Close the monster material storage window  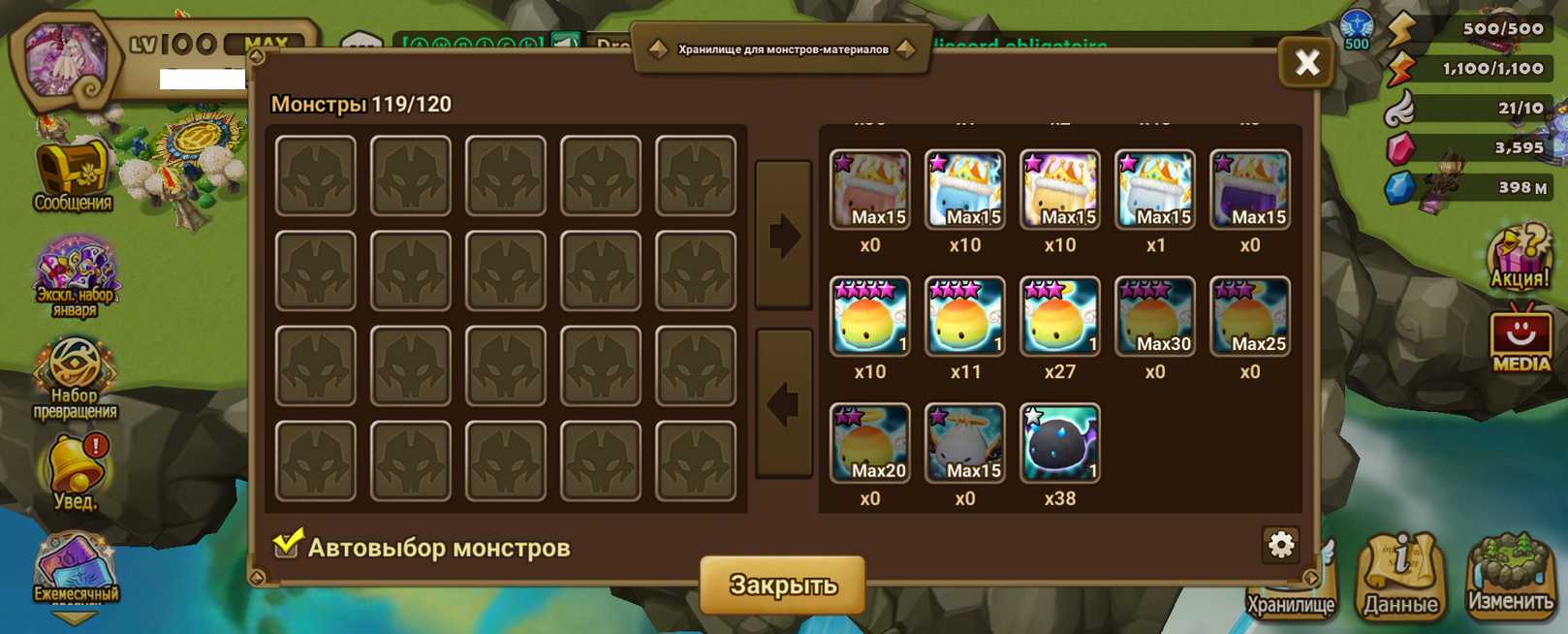pyautogui.click(x=1306, y=63)
